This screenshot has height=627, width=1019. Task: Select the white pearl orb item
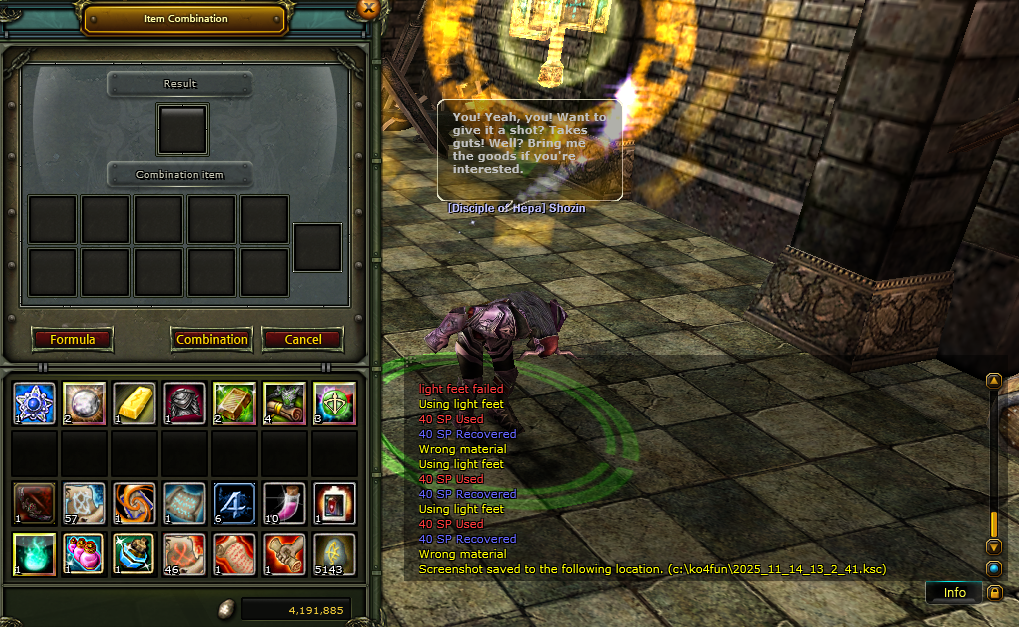pyautogui.click(x=84, y=403)
